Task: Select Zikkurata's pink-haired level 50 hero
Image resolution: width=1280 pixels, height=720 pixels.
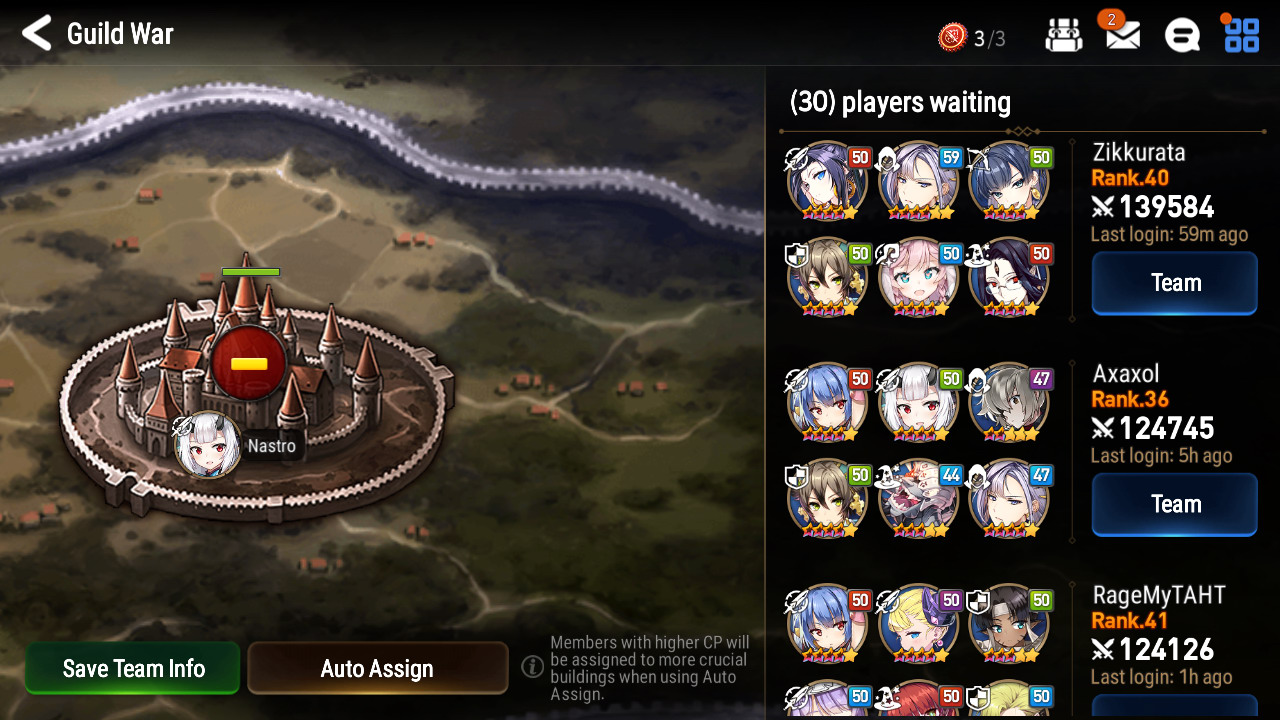Action: [x=918, y=278]
